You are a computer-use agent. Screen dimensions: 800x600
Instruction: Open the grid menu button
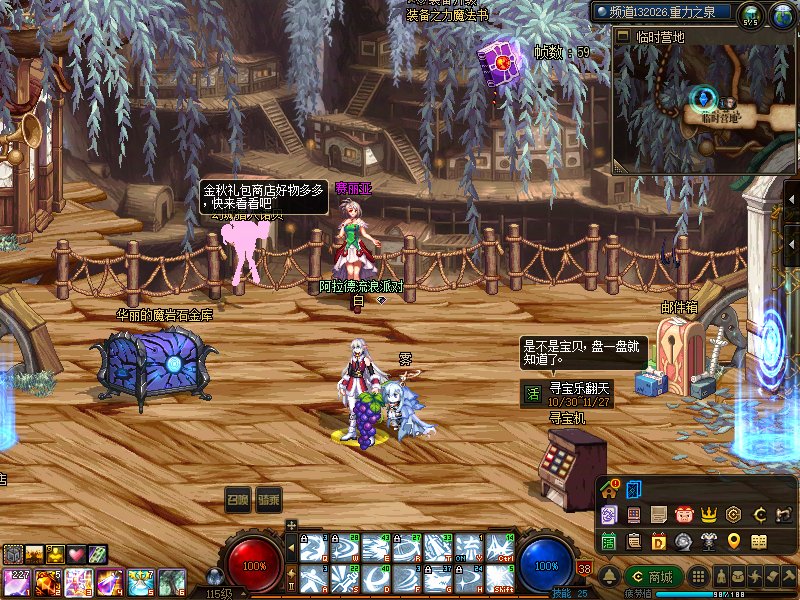coord(700,577)
